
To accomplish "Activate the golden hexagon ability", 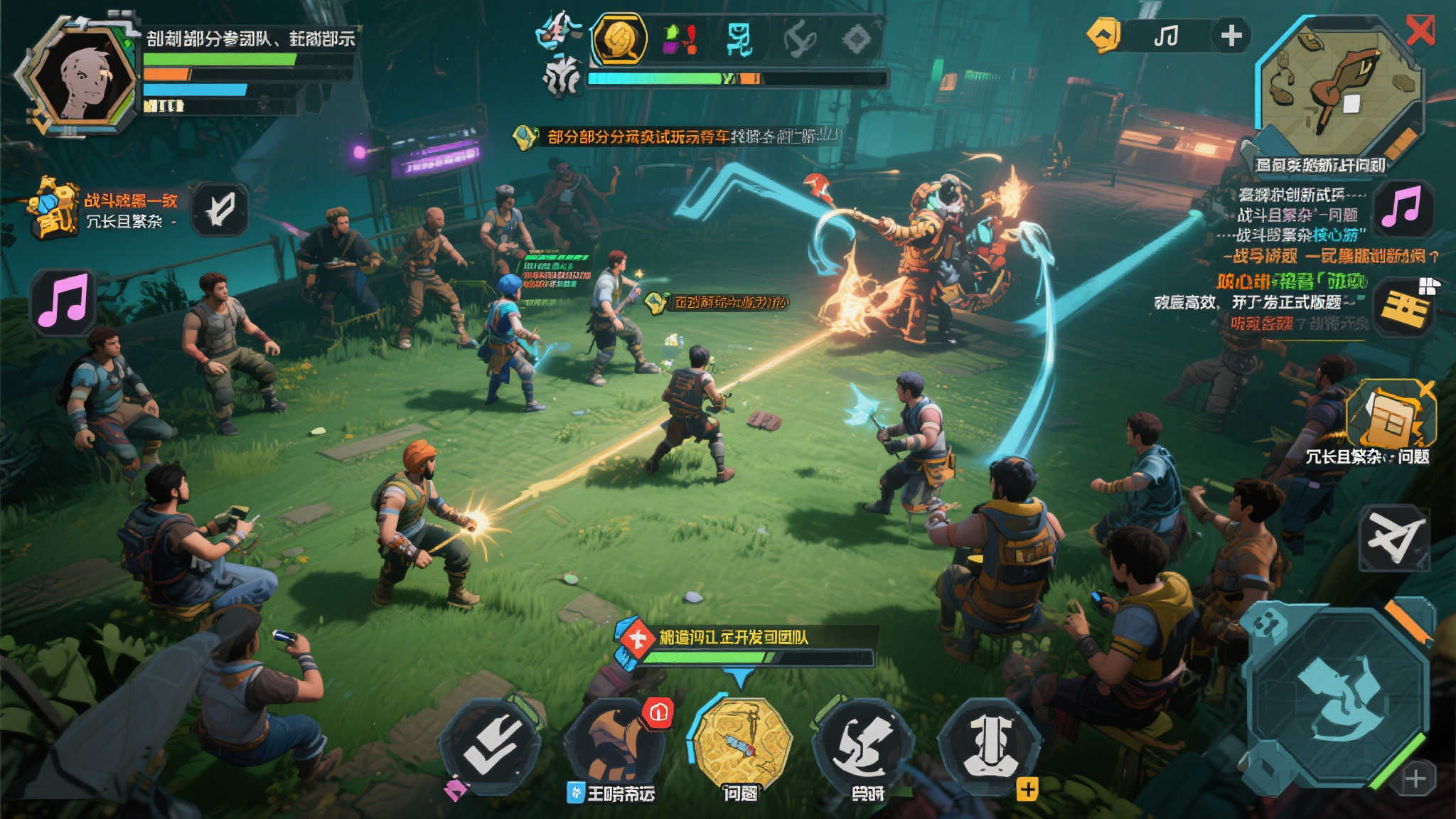I will [x=742, y=743].
